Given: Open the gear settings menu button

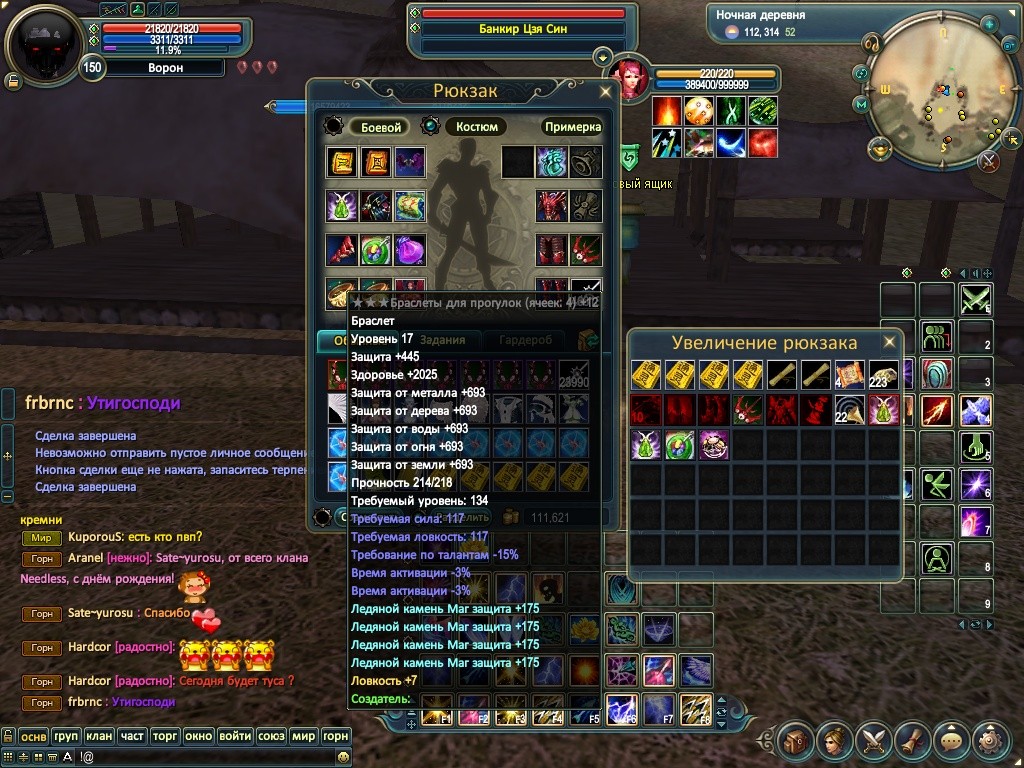Looking at the screenshot, I should tap(992, 741).
